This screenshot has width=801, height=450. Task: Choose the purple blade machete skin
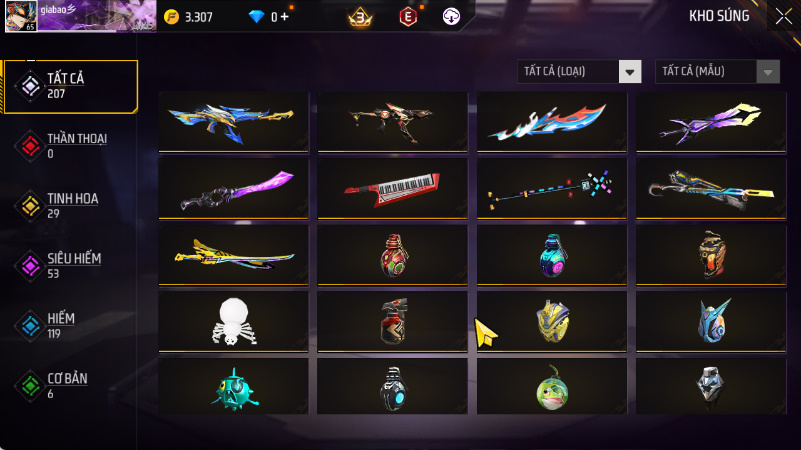(233, 188)
